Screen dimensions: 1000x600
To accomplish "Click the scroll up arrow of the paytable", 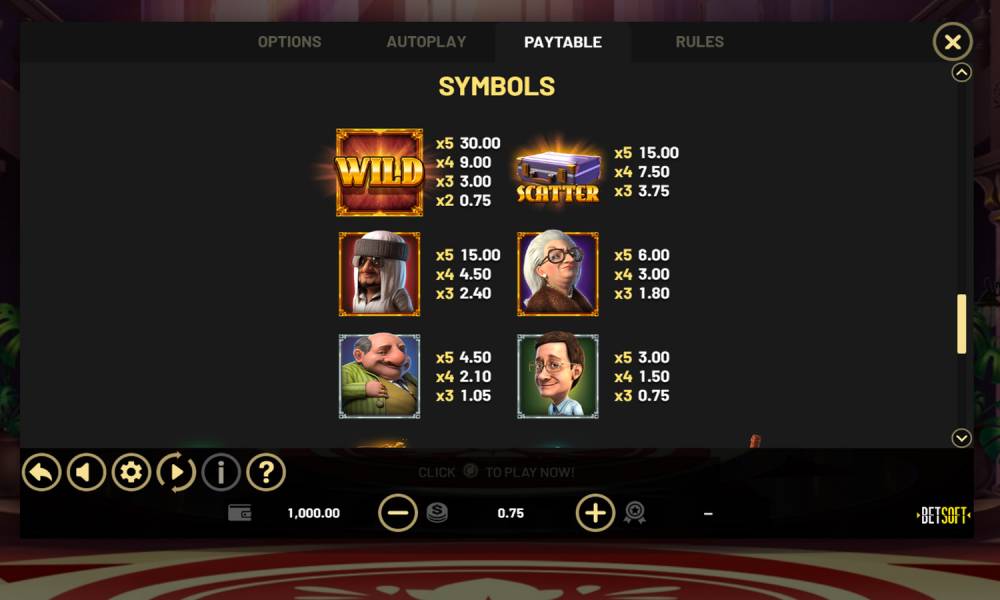I will point(961,72).
